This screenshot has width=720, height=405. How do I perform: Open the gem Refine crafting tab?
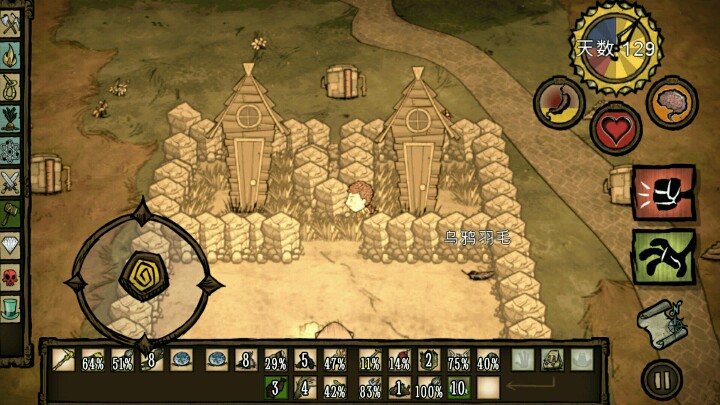11,244
